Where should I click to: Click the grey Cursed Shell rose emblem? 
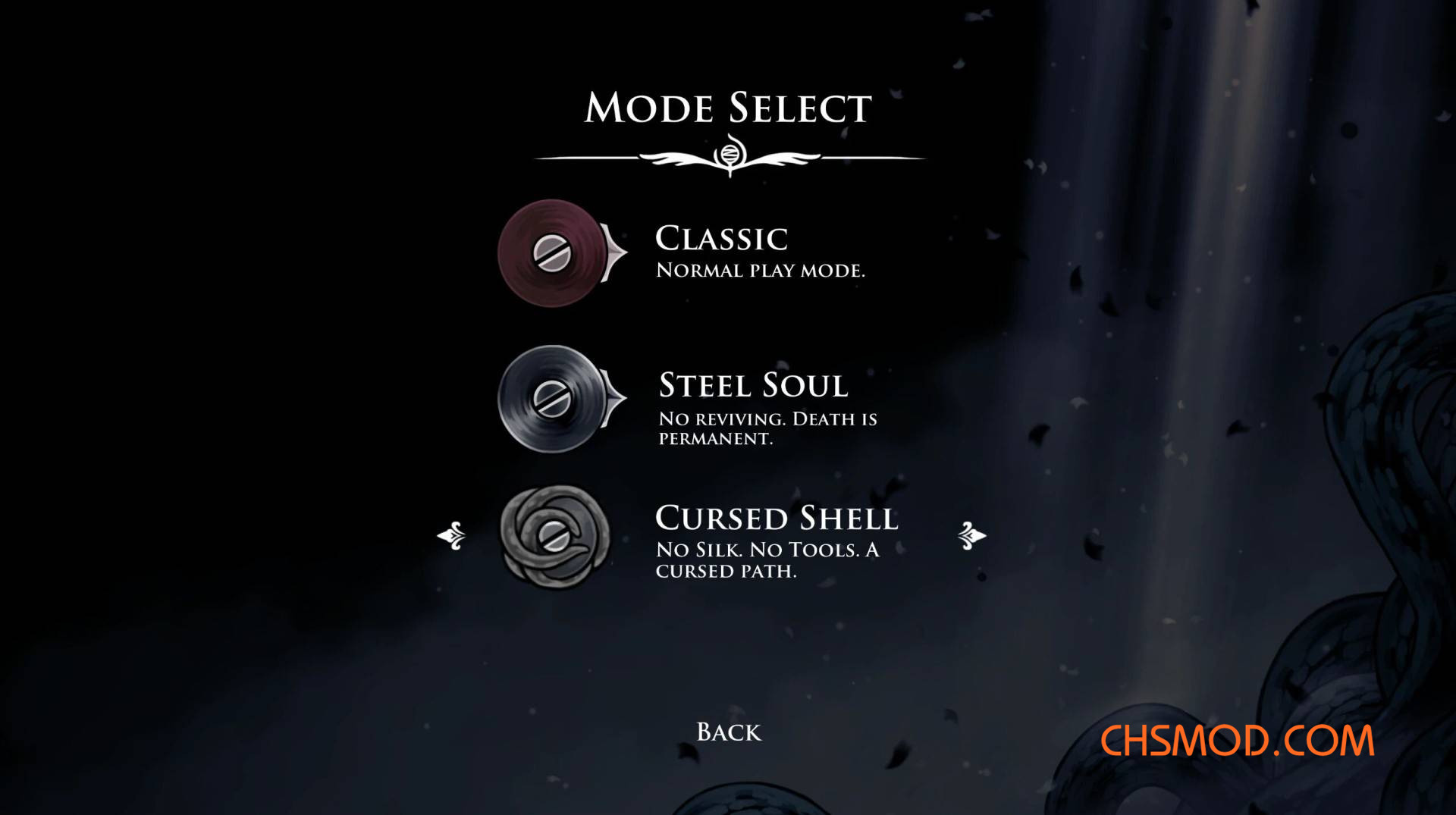tap(554, 537)
